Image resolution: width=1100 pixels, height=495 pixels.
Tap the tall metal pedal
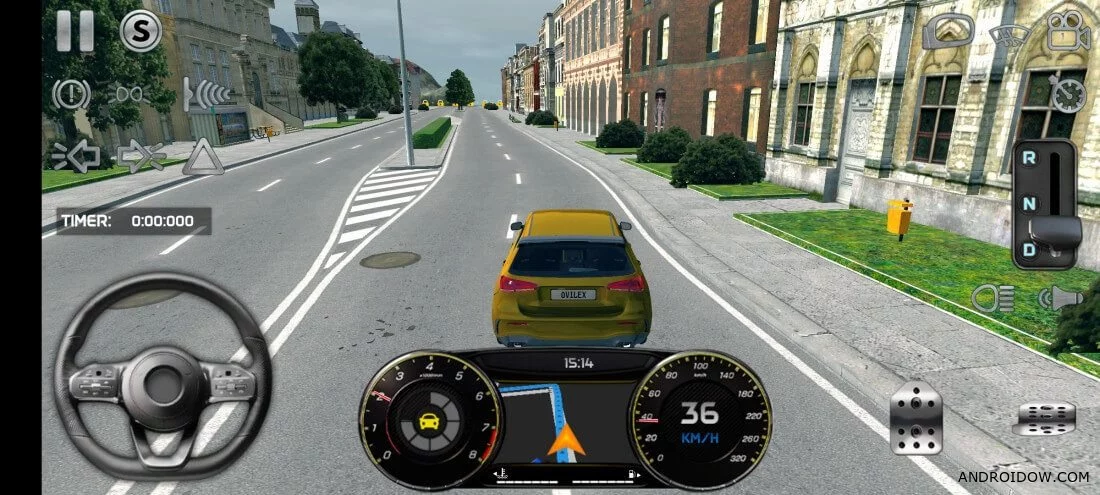[916, 419]
